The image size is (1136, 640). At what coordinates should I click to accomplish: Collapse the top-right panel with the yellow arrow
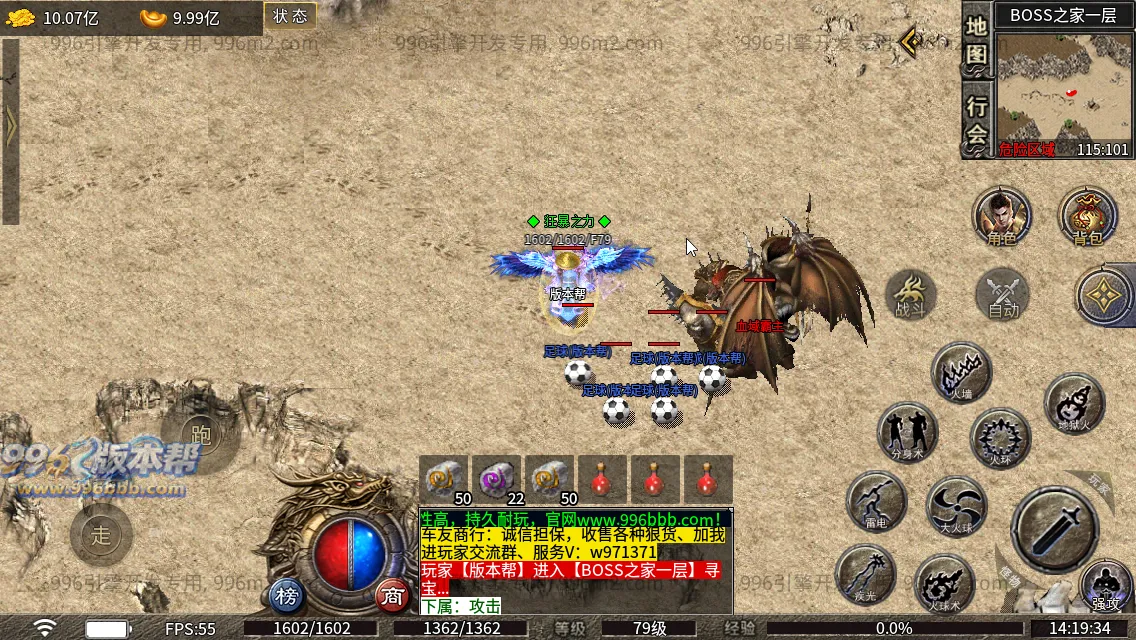(x=910, y=42)
